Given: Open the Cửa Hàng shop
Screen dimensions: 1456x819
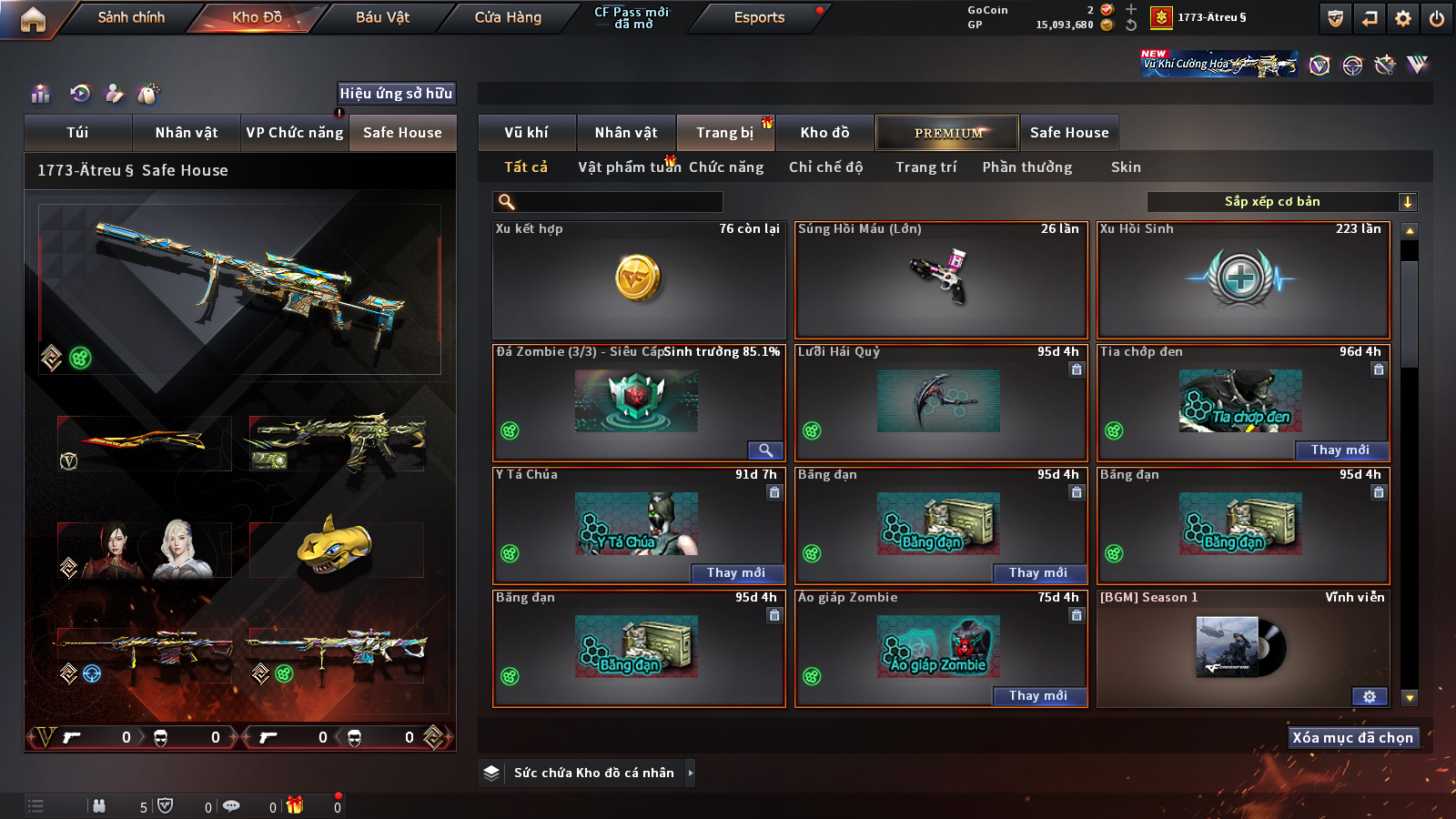Looking at the screenshot, I should [508, 17].
